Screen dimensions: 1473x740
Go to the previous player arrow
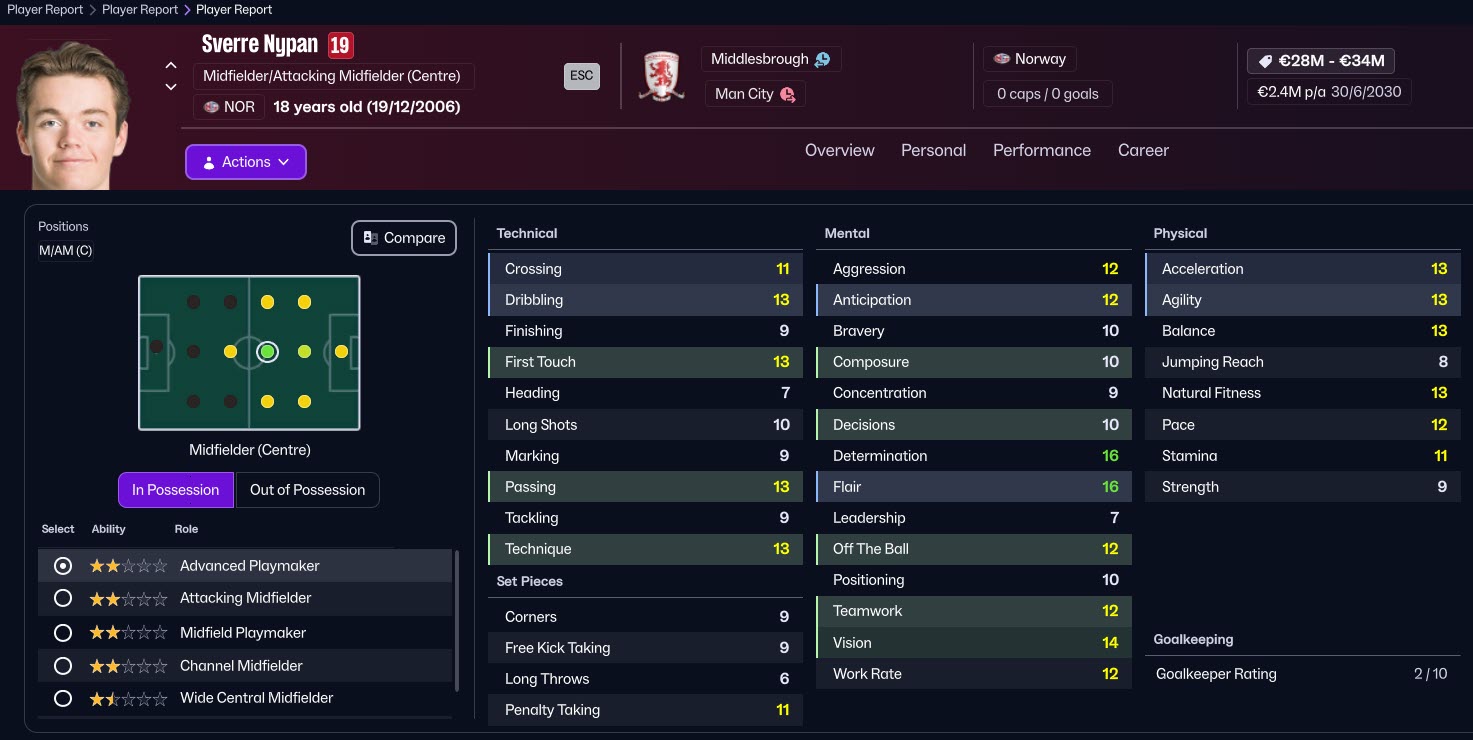[x=171, y=66]
